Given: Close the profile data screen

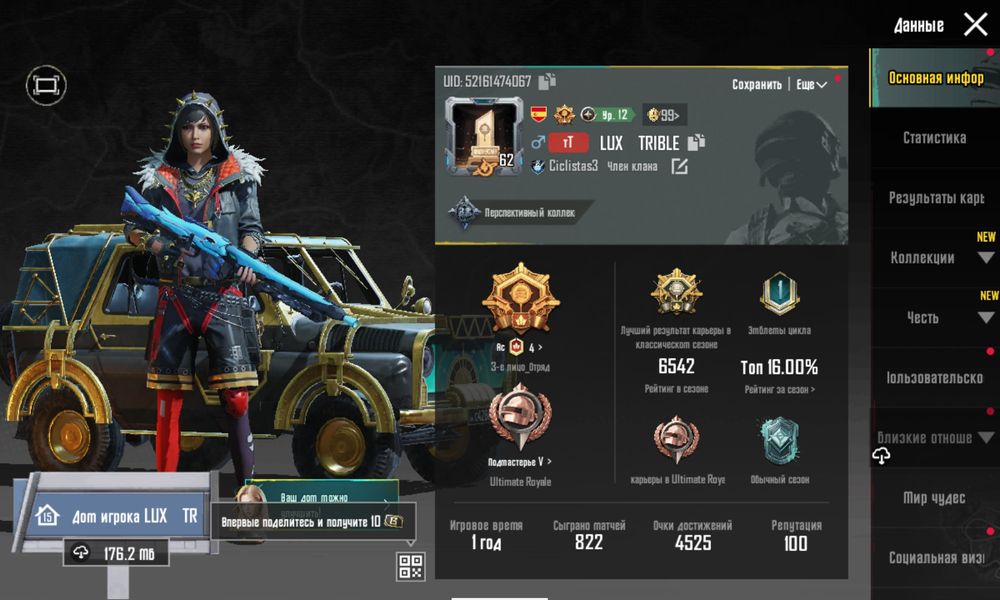Looking at the screenshot, I should coord(975,25).
